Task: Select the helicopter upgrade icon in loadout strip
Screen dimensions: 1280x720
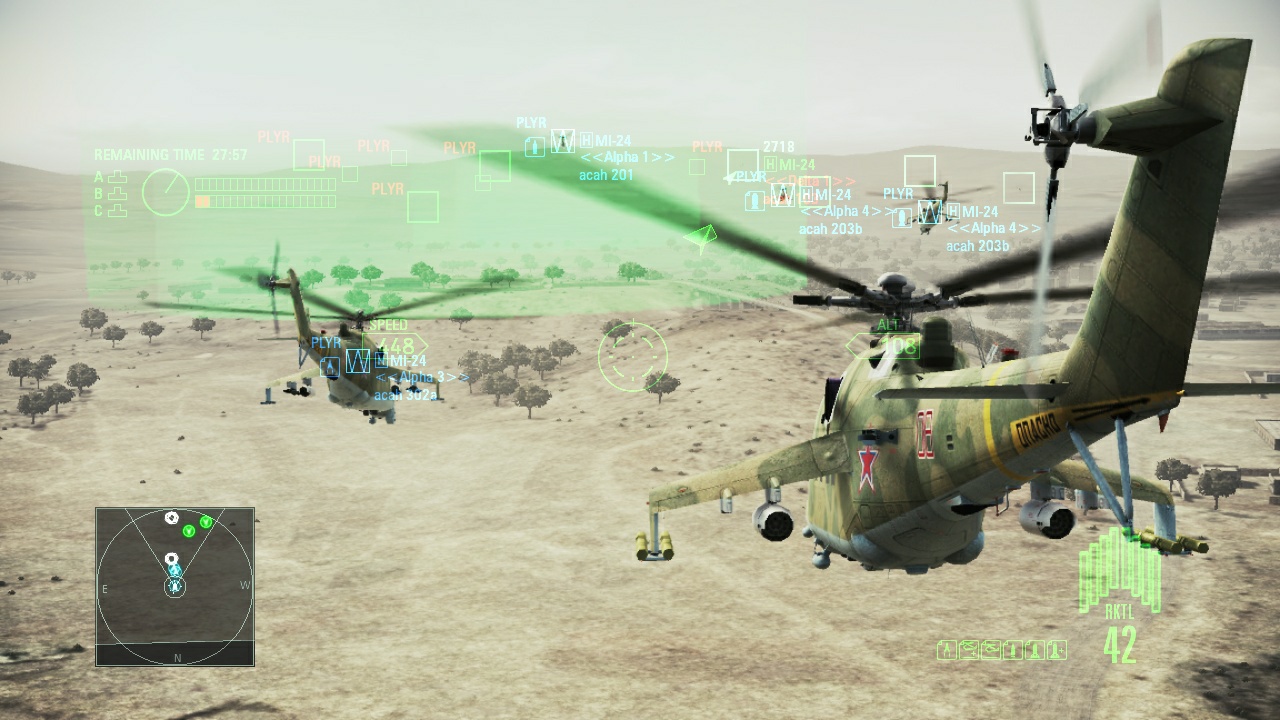Action: (969, 648)
